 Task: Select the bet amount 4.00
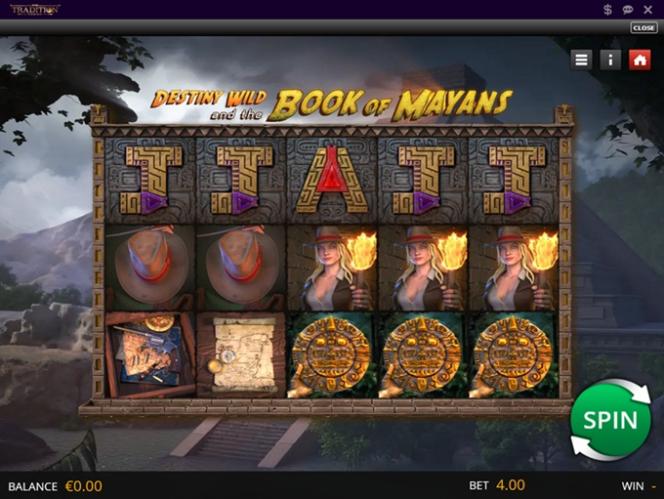tap(510, 485)
